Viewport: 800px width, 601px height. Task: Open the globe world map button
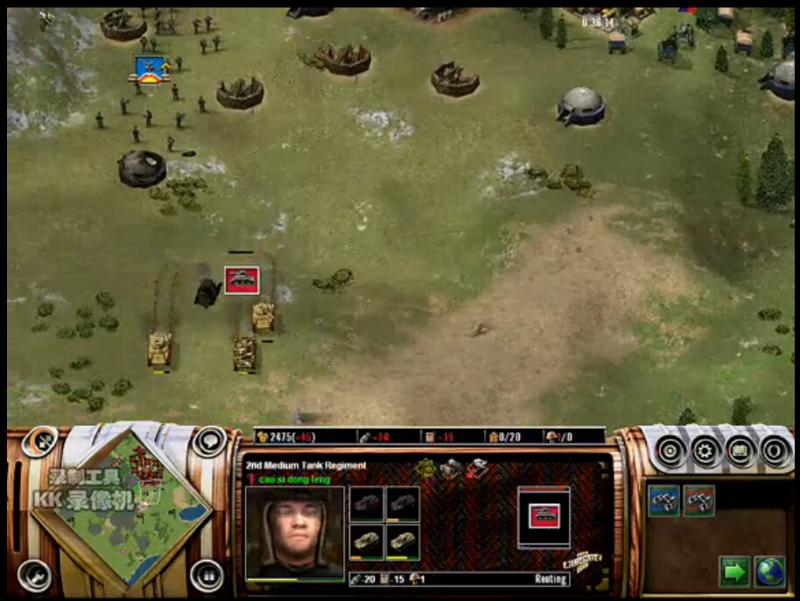pyautogui.click(x=769, y=572)
